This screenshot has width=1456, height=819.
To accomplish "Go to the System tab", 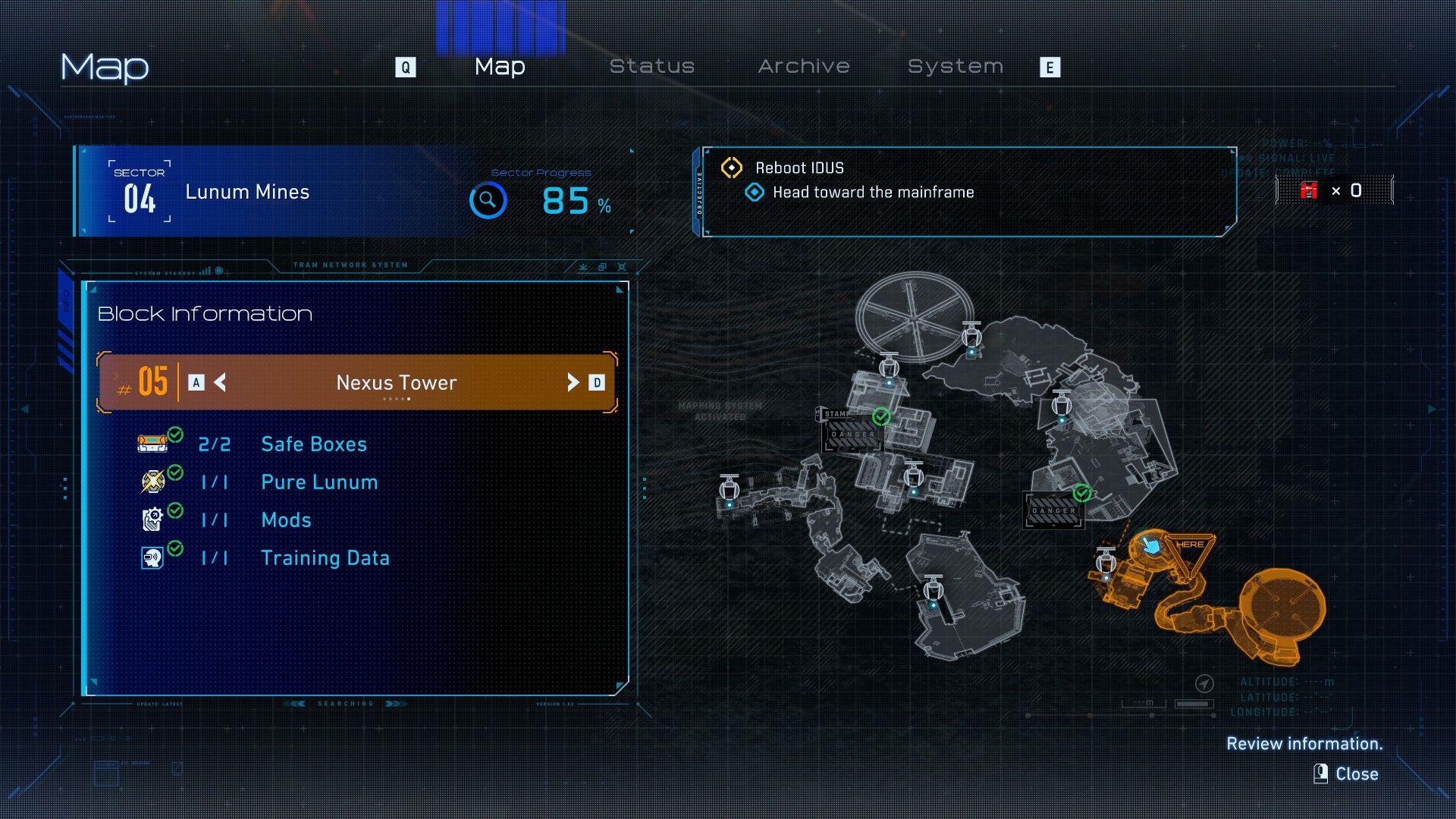I will [955, 67].
